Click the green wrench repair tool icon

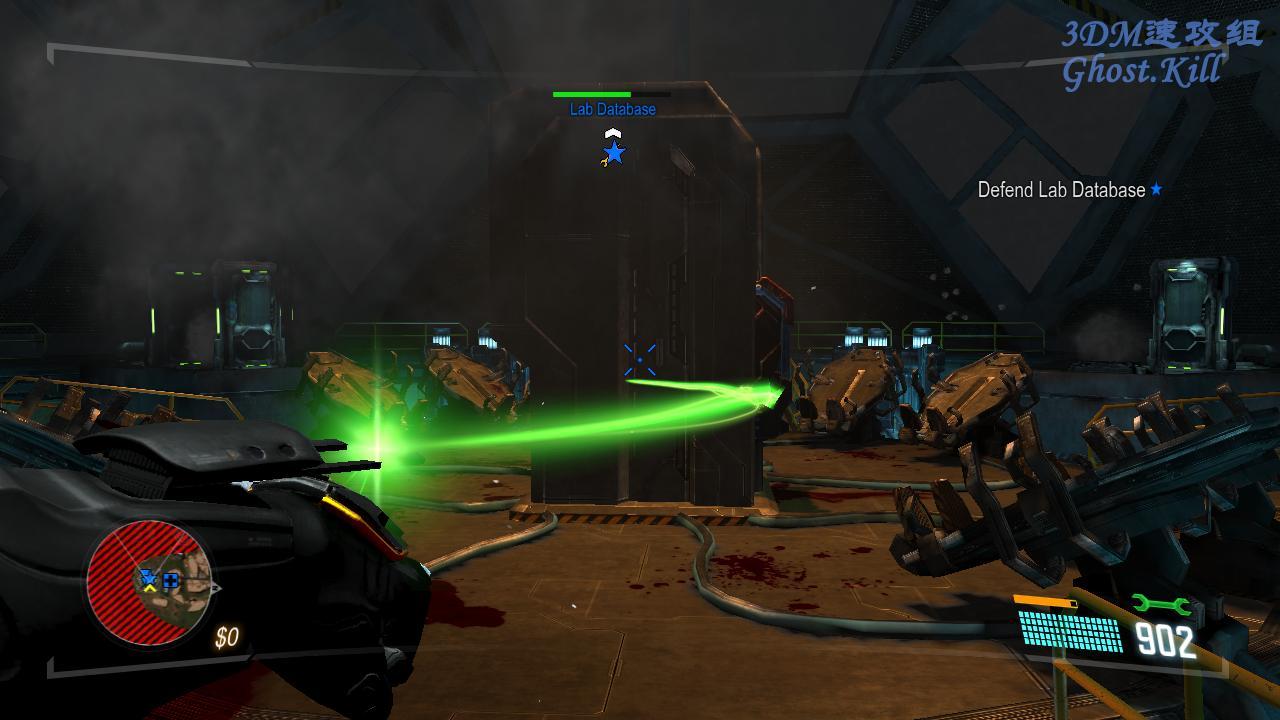[x=1160, y=604]
